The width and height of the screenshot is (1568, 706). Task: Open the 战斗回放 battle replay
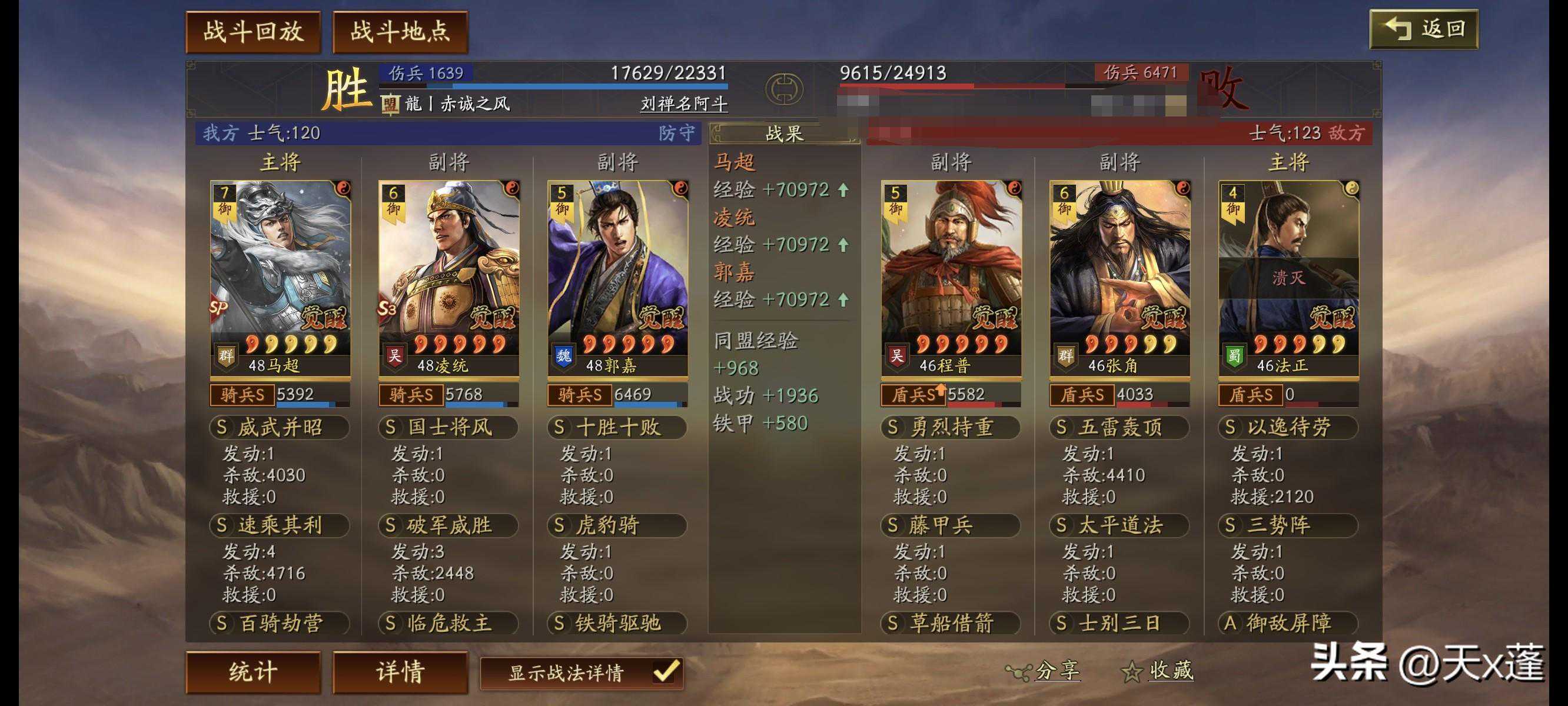(x=253, y=32)
